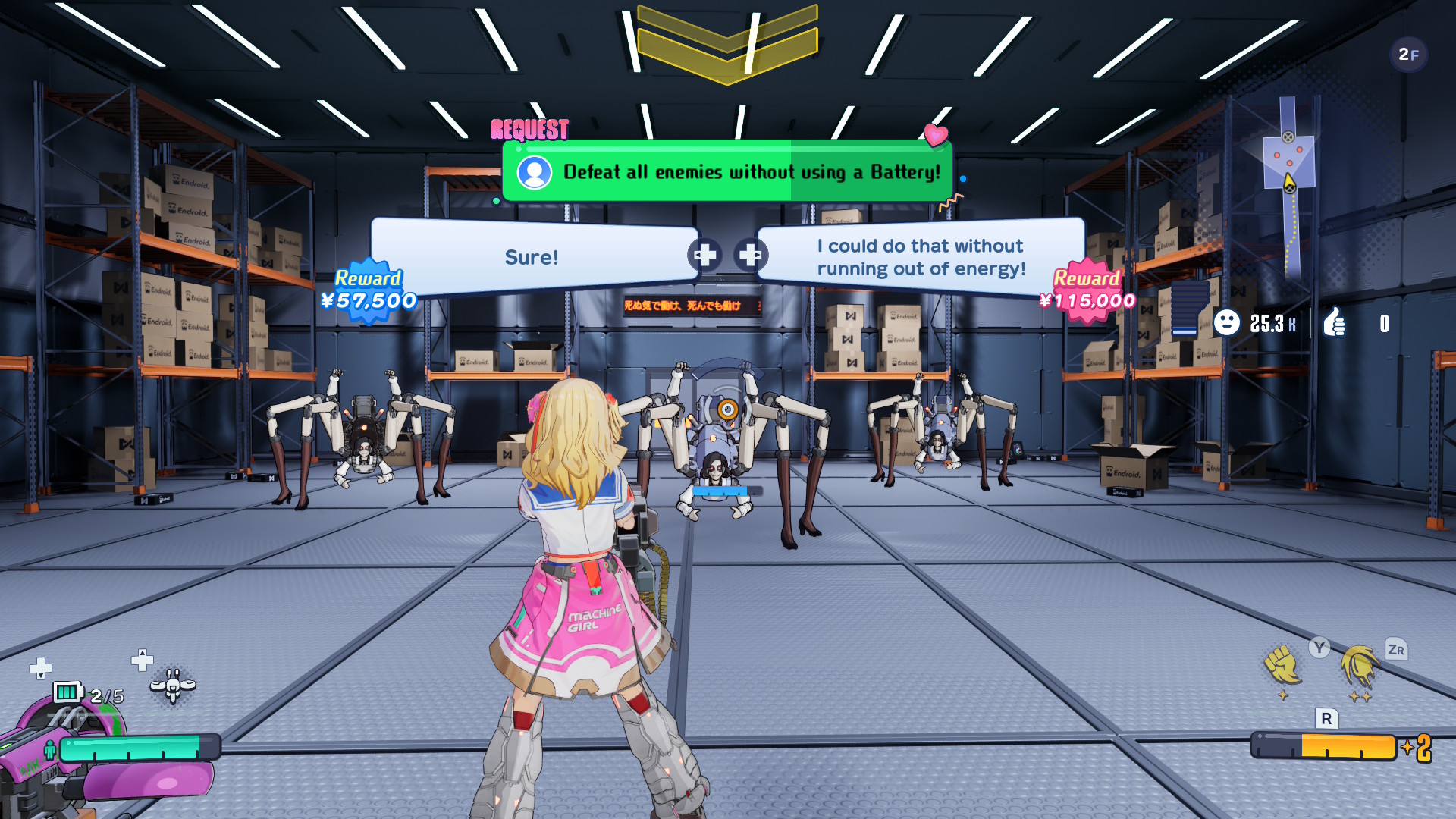This screenshot has height=819, width=1456.
Task: Open the corridor minimap
Action: coord(1288,182)
